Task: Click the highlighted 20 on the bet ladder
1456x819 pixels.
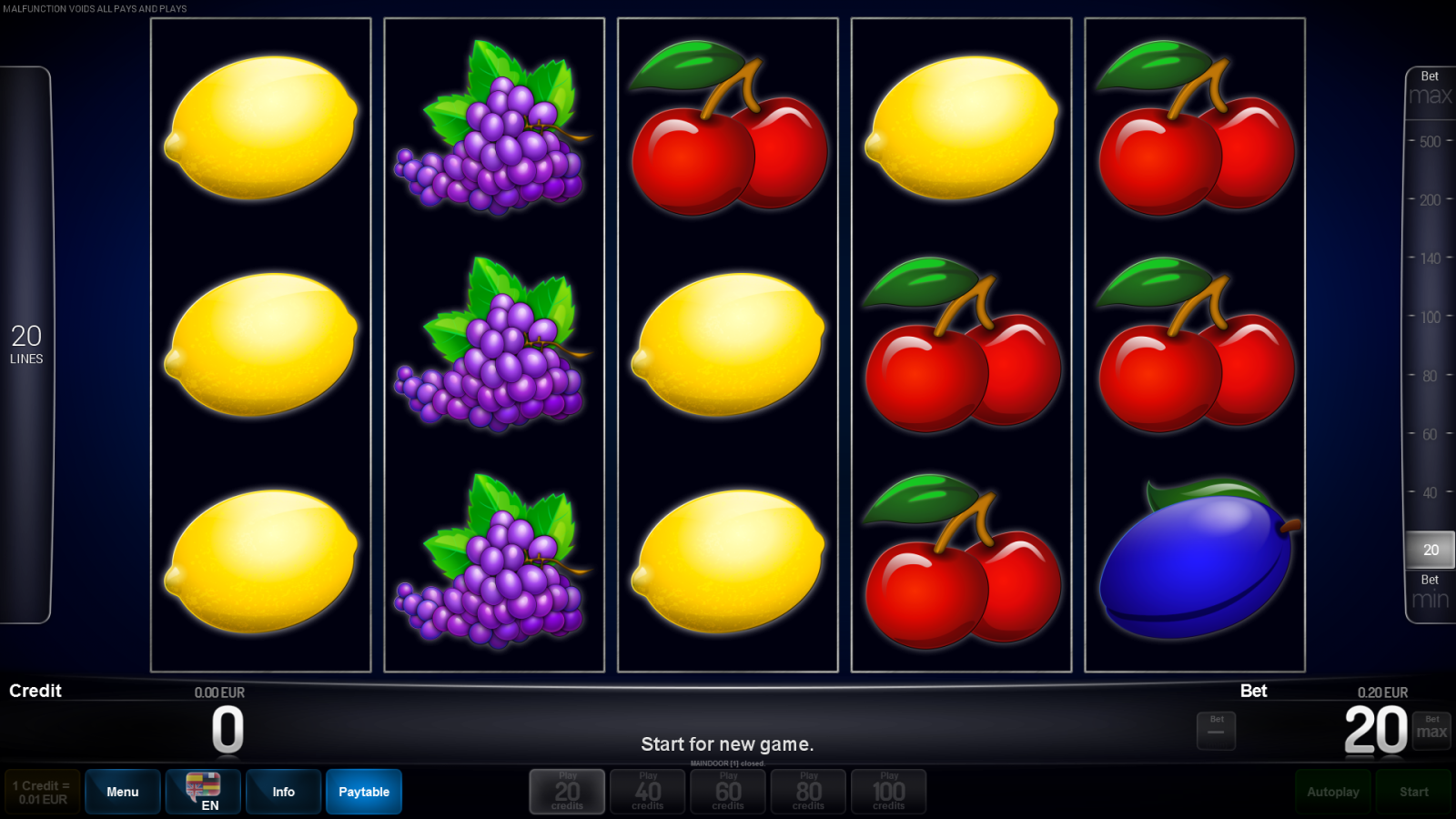Action: pyautogui.click(x=1429, y=550)
